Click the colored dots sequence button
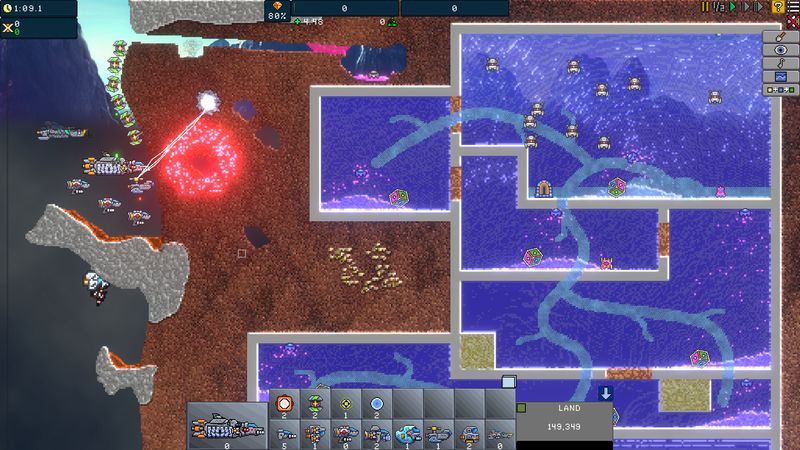 point(780,90)
